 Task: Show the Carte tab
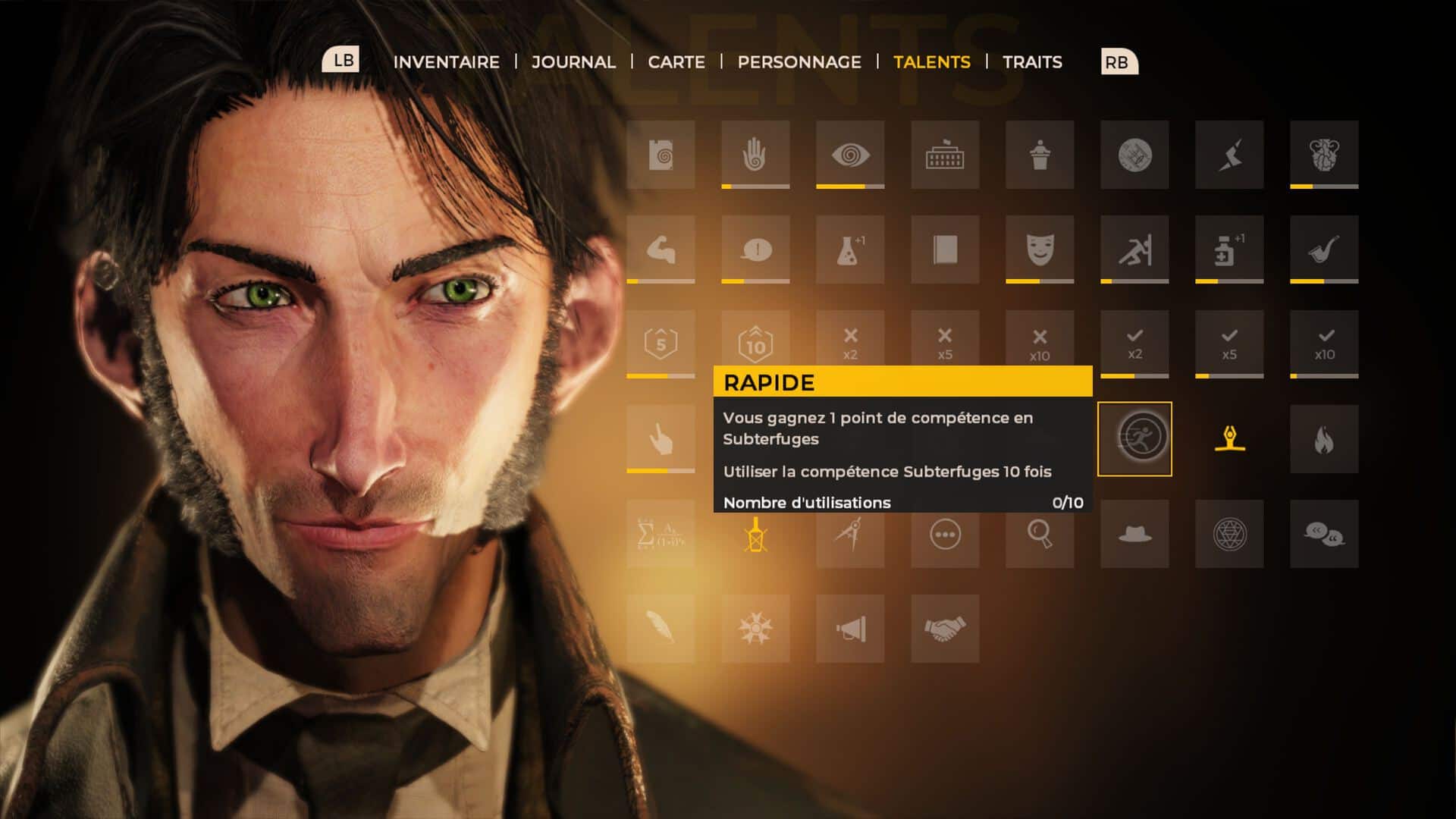coord(676,62)
